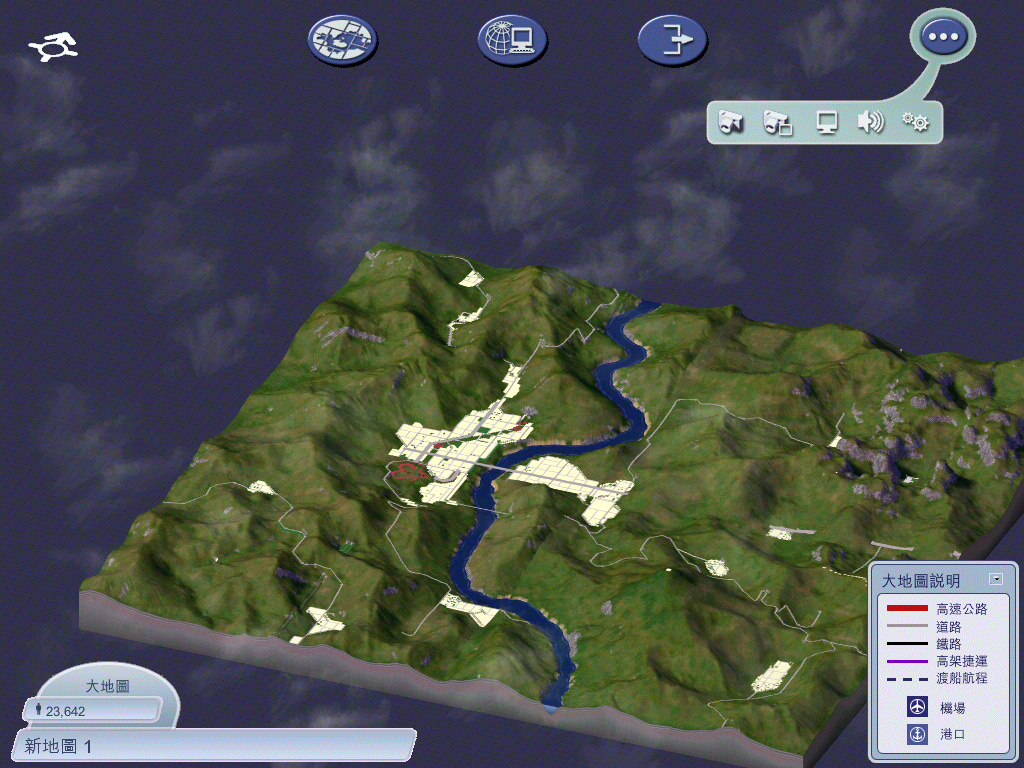Select the 機場 airplane legend icon
This screenshot has width=1024, height=768.
pyautogui.click(x=917, y=707)
